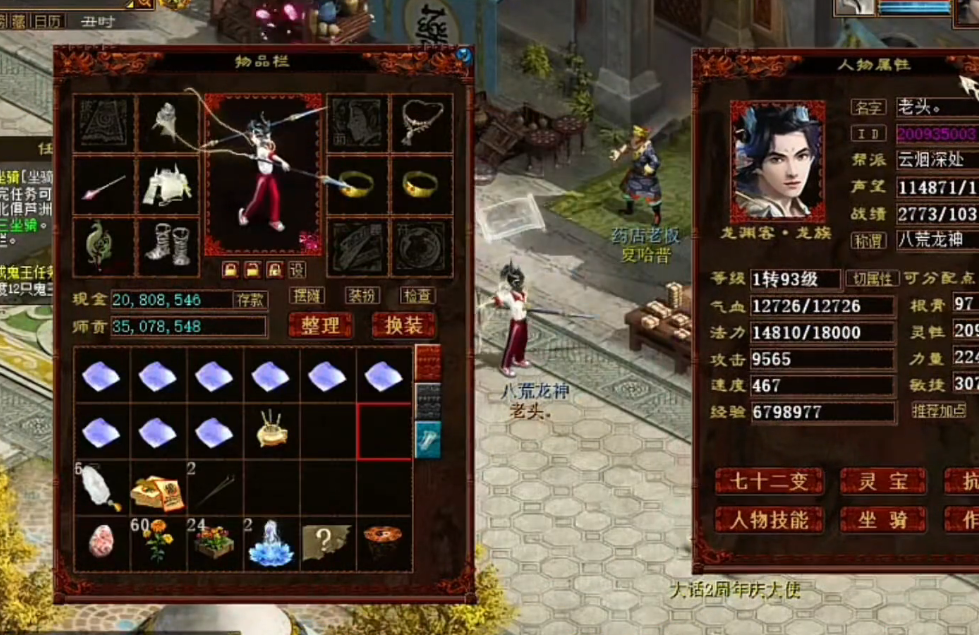Viewport: 979px width, 635px height.
Task: Select the equipped boots slot
Action: point(166,245)
